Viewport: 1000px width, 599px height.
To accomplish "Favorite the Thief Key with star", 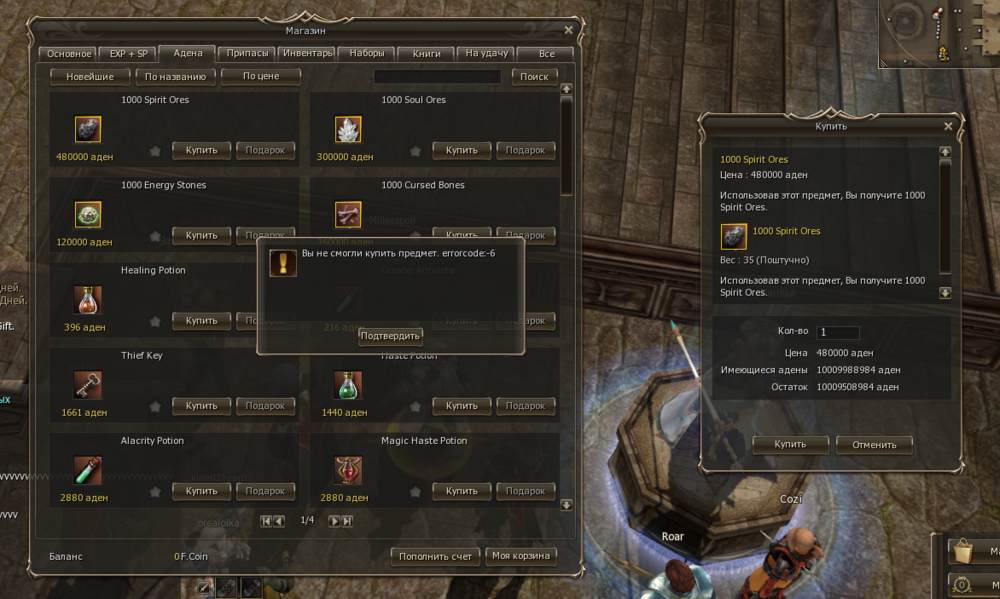I will (155, 406).
